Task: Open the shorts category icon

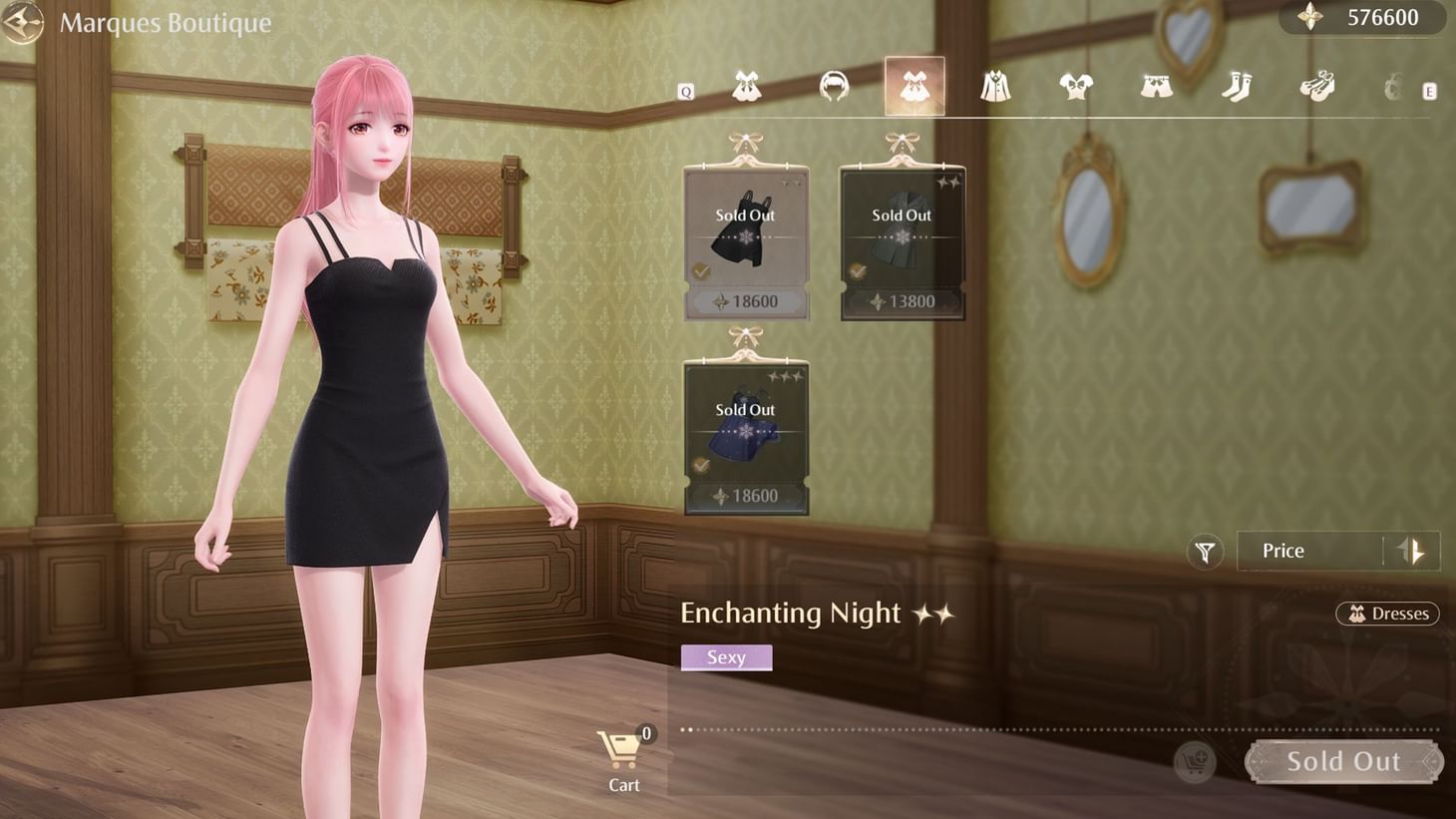Action: pos(1157,88)
